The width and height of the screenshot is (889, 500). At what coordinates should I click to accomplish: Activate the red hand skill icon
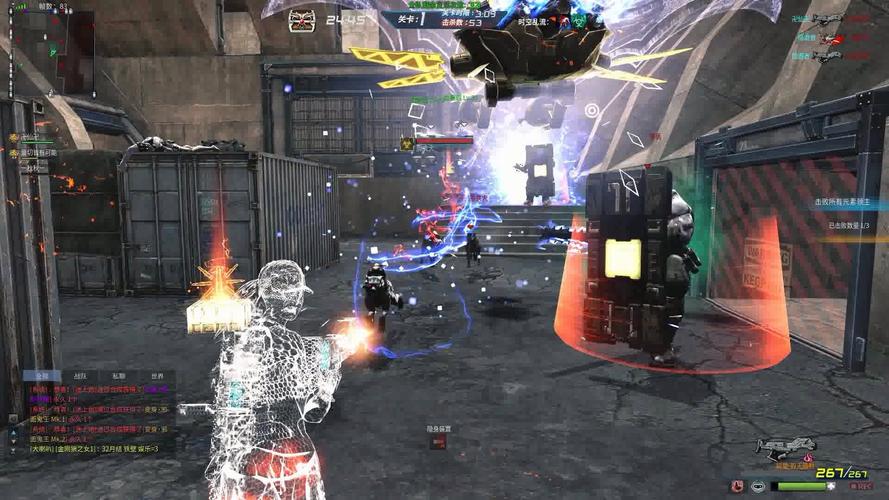(x=737, y=486)
